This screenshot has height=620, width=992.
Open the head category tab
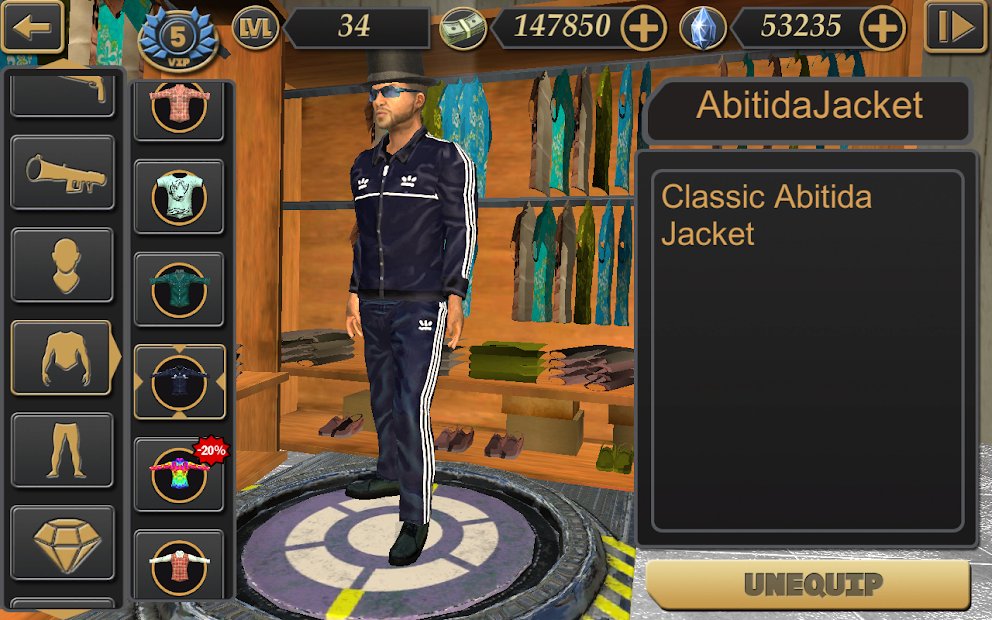(62, 265)
